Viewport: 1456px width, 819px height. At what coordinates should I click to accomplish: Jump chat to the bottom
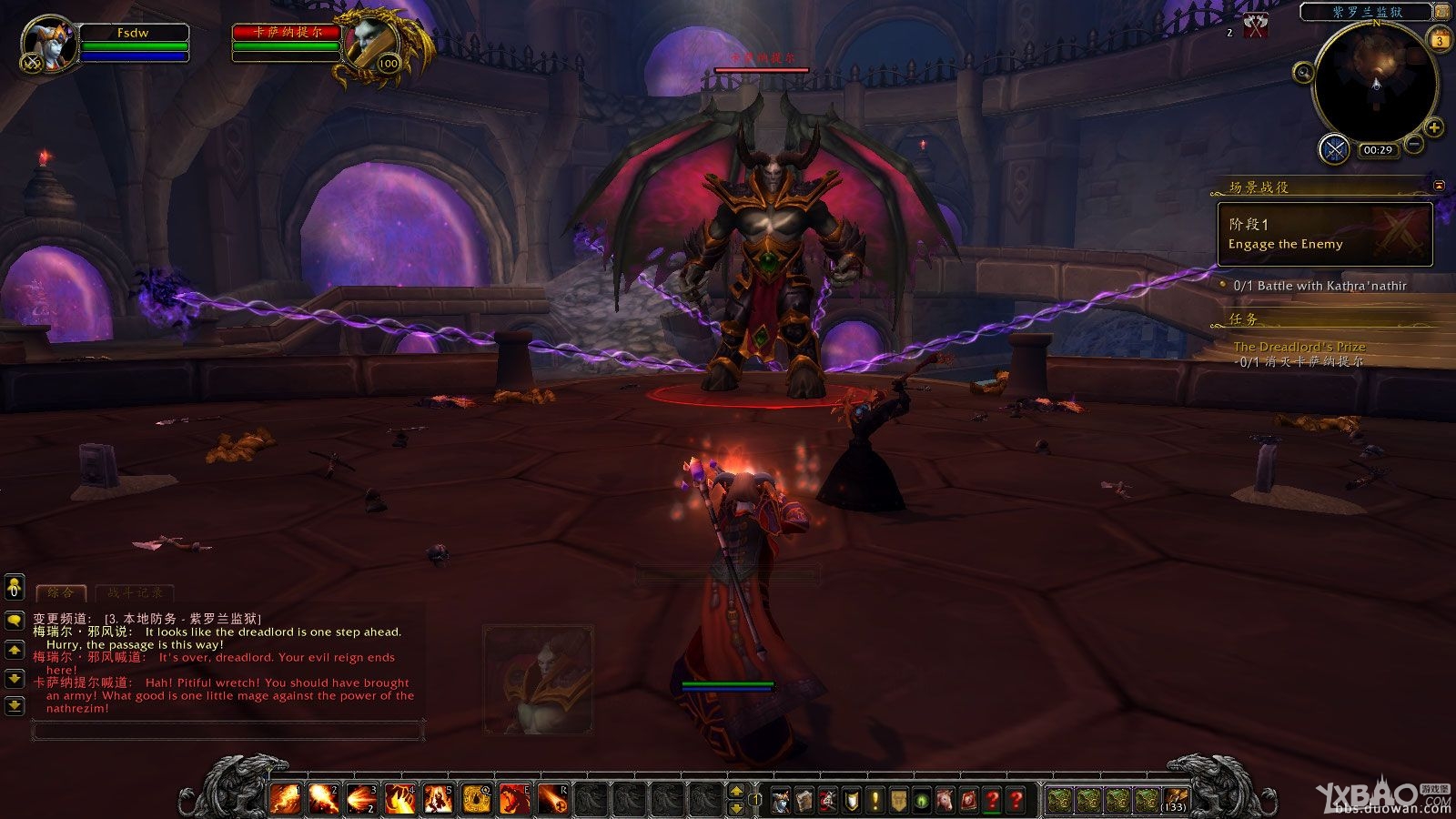coord(14,705)
